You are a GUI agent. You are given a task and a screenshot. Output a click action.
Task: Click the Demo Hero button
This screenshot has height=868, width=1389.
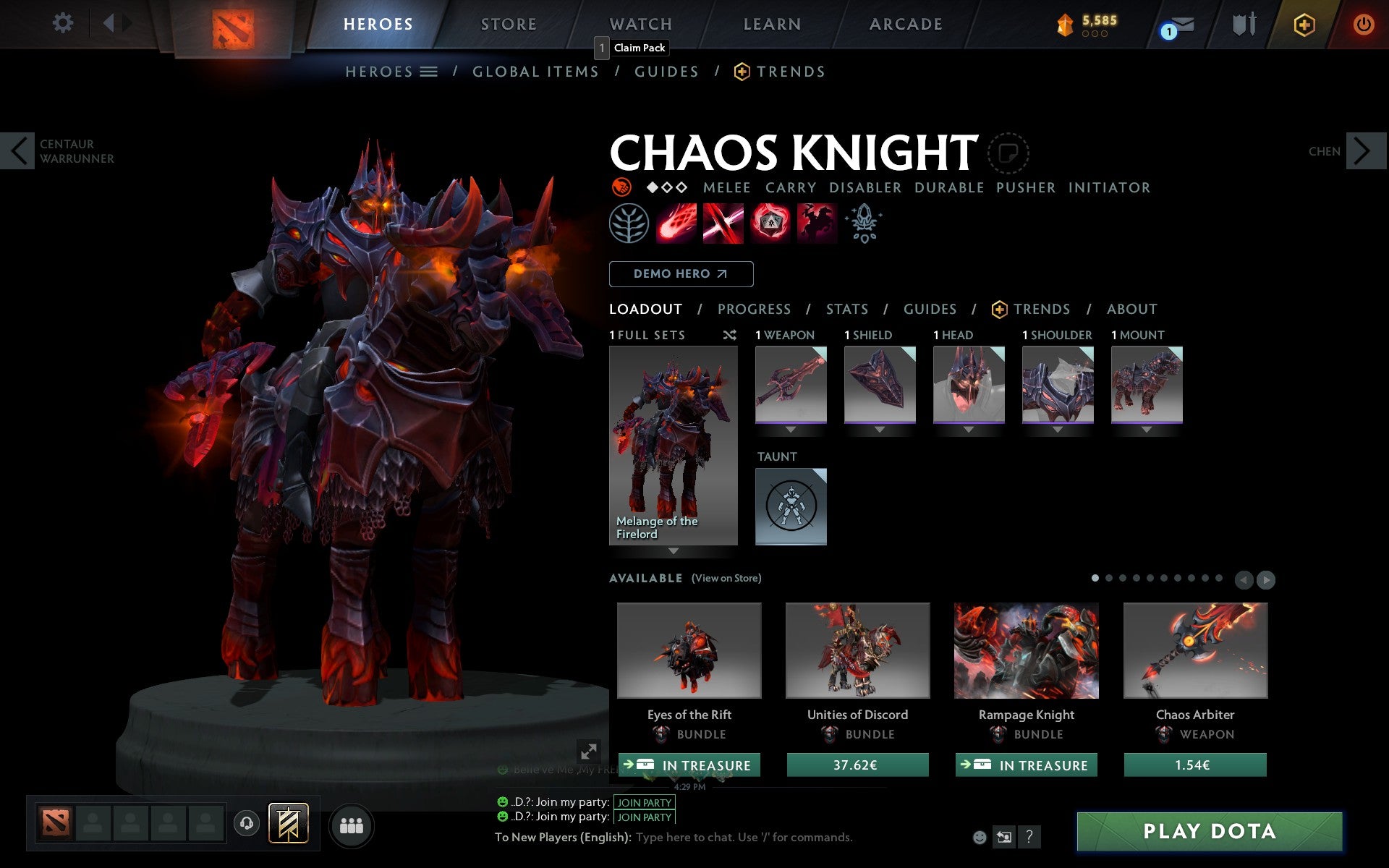(x=681, y=274)
